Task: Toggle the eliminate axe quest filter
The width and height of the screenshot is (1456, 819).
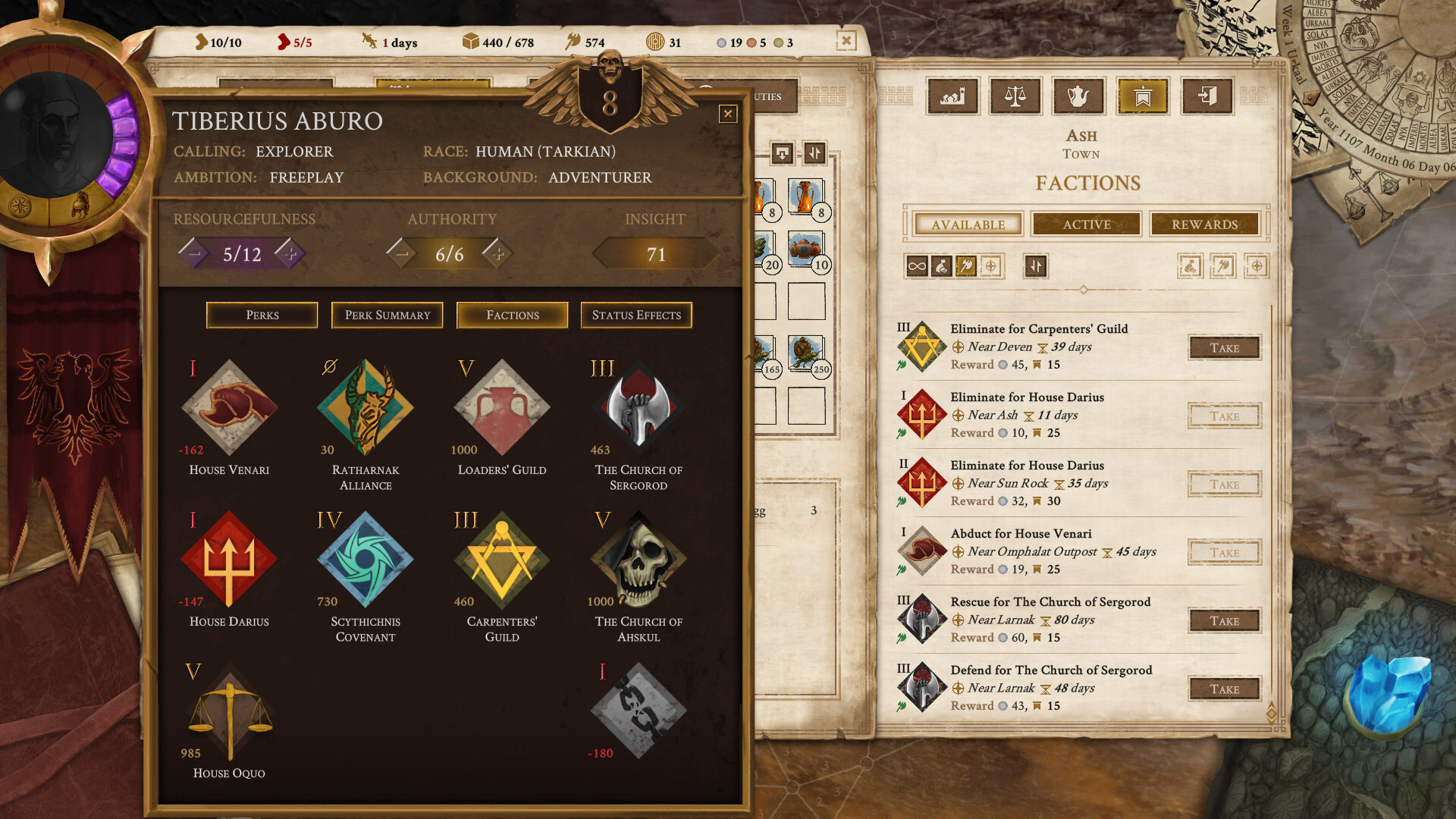Action: point(965,266)
